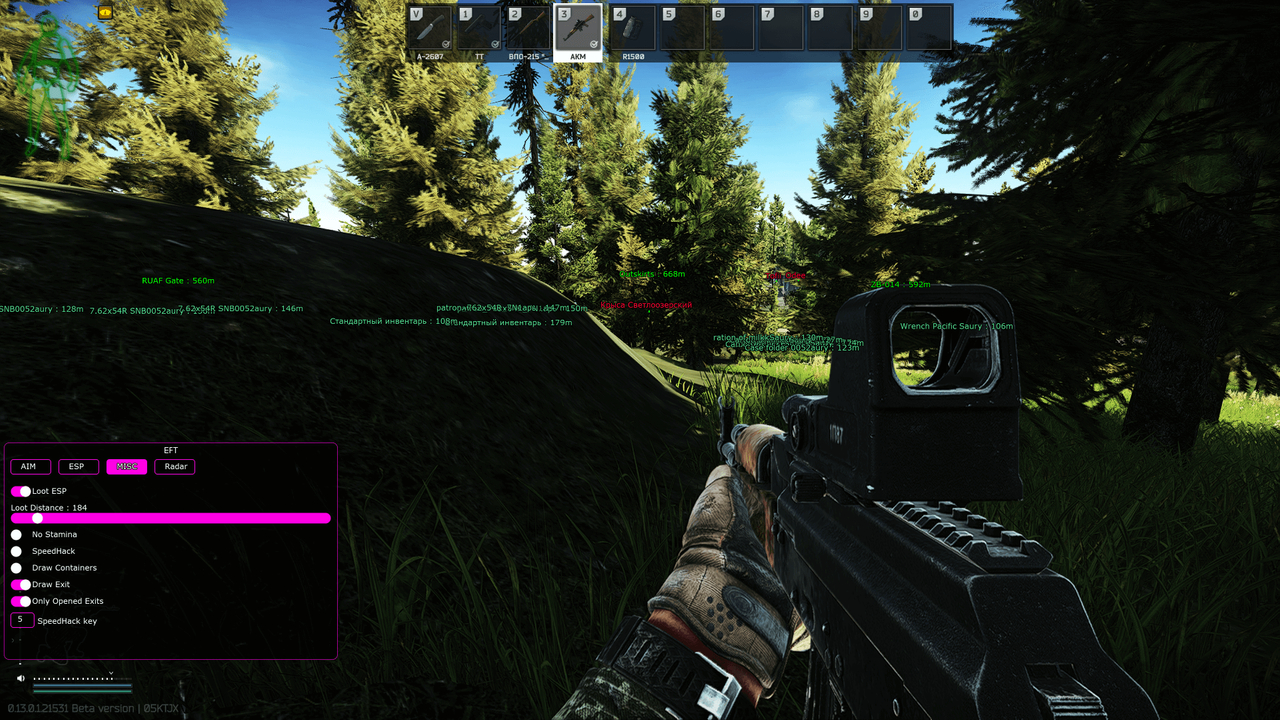The width and height of the screenshot is (1280, 720).
Task: Switch to the Radar tab
Action: tap(174, 466)
